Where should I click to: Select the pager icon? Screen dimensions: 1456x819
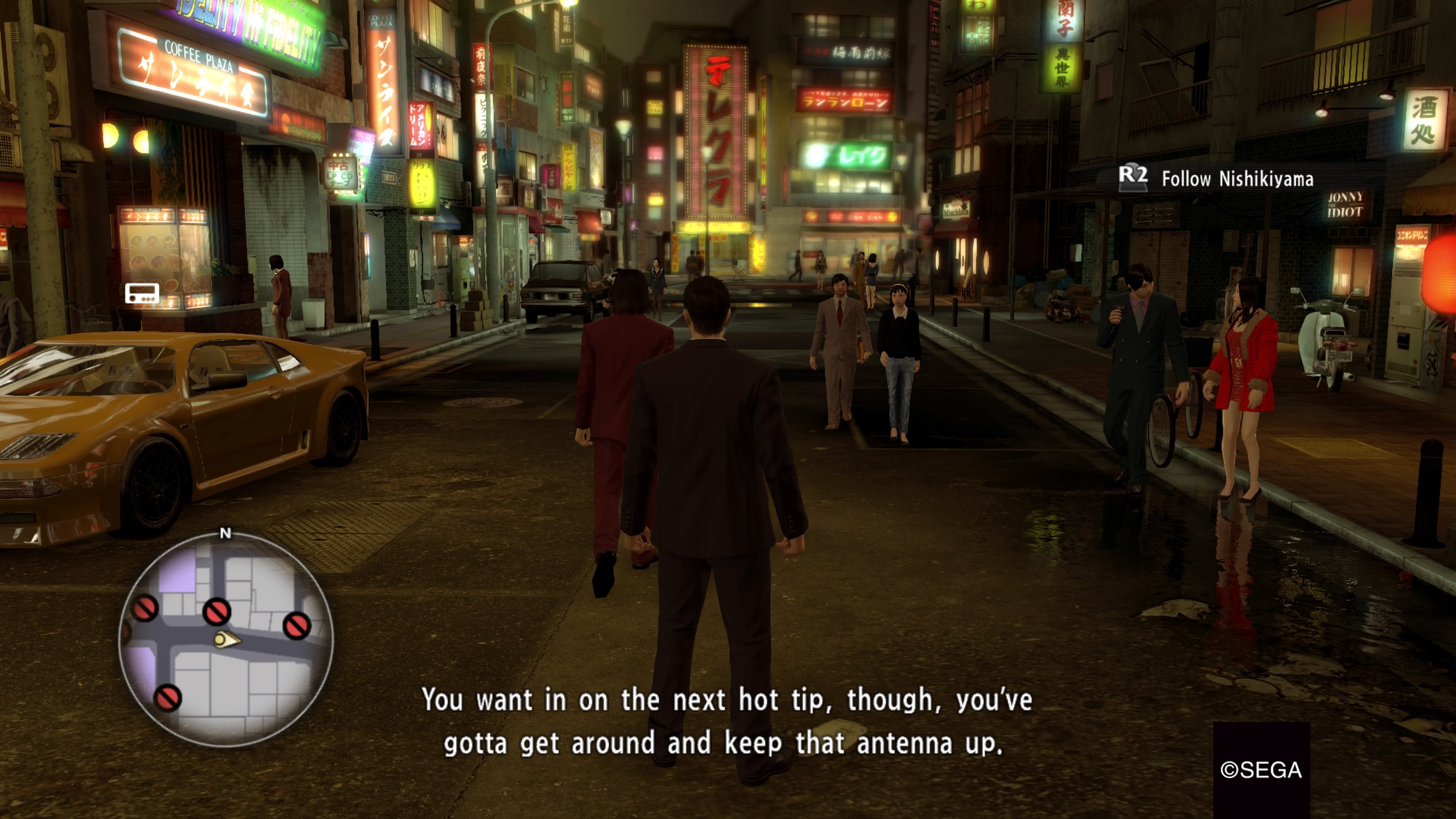tap(142, 293)
